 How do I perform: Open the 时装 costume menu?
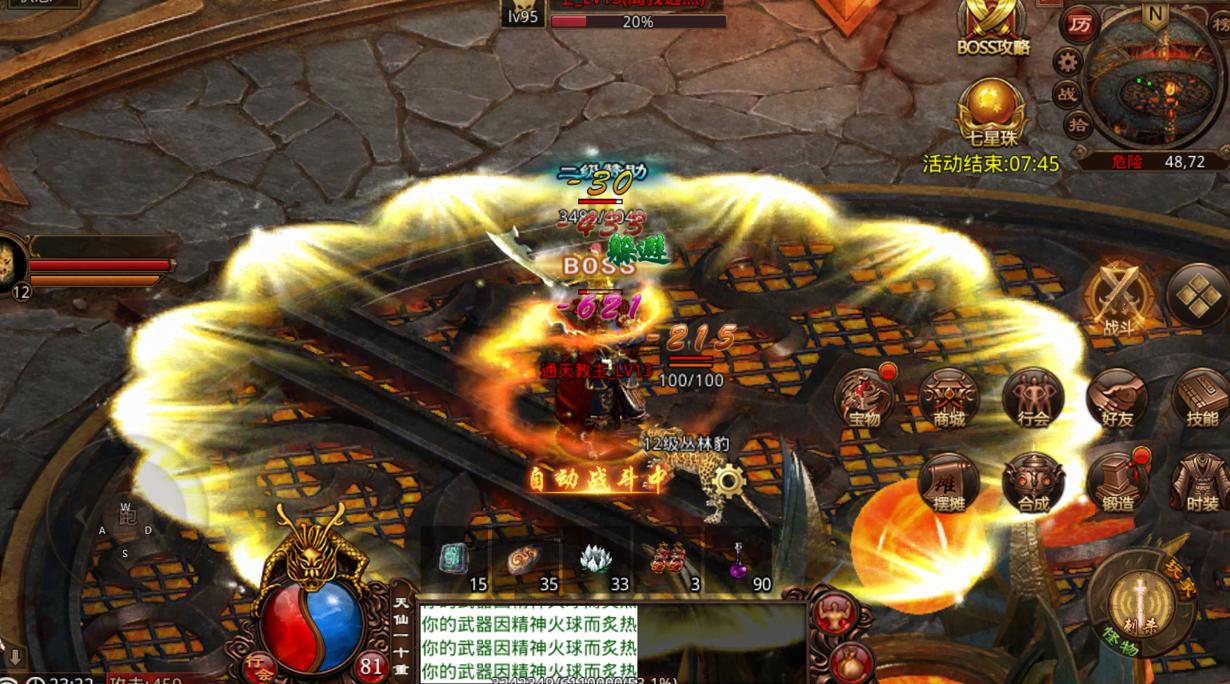pos(1200,483)
